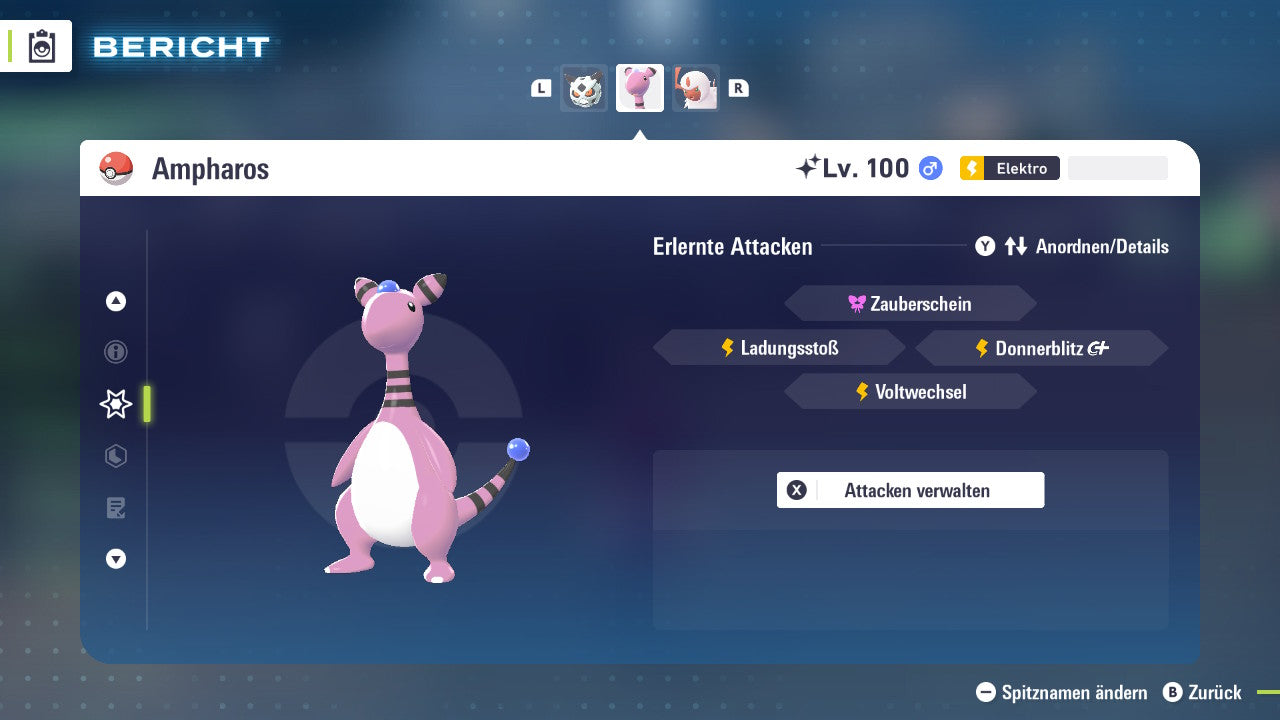
Task: Select the Ampharos party thumbnail
Action: pyautogui.click(x=640, y=88)
